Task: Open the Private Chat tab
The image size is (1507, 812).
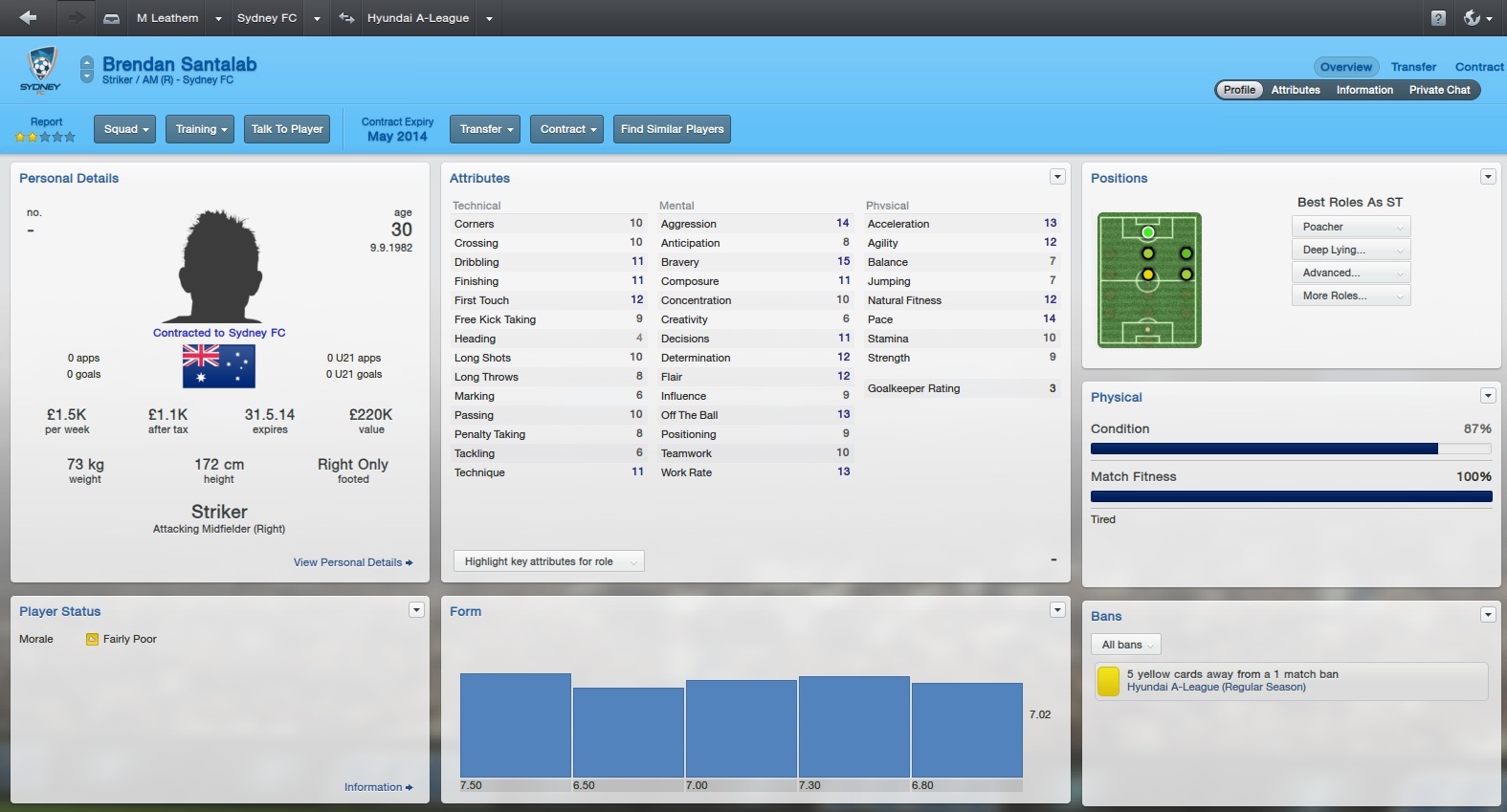Action: (x=1439, y=90)
